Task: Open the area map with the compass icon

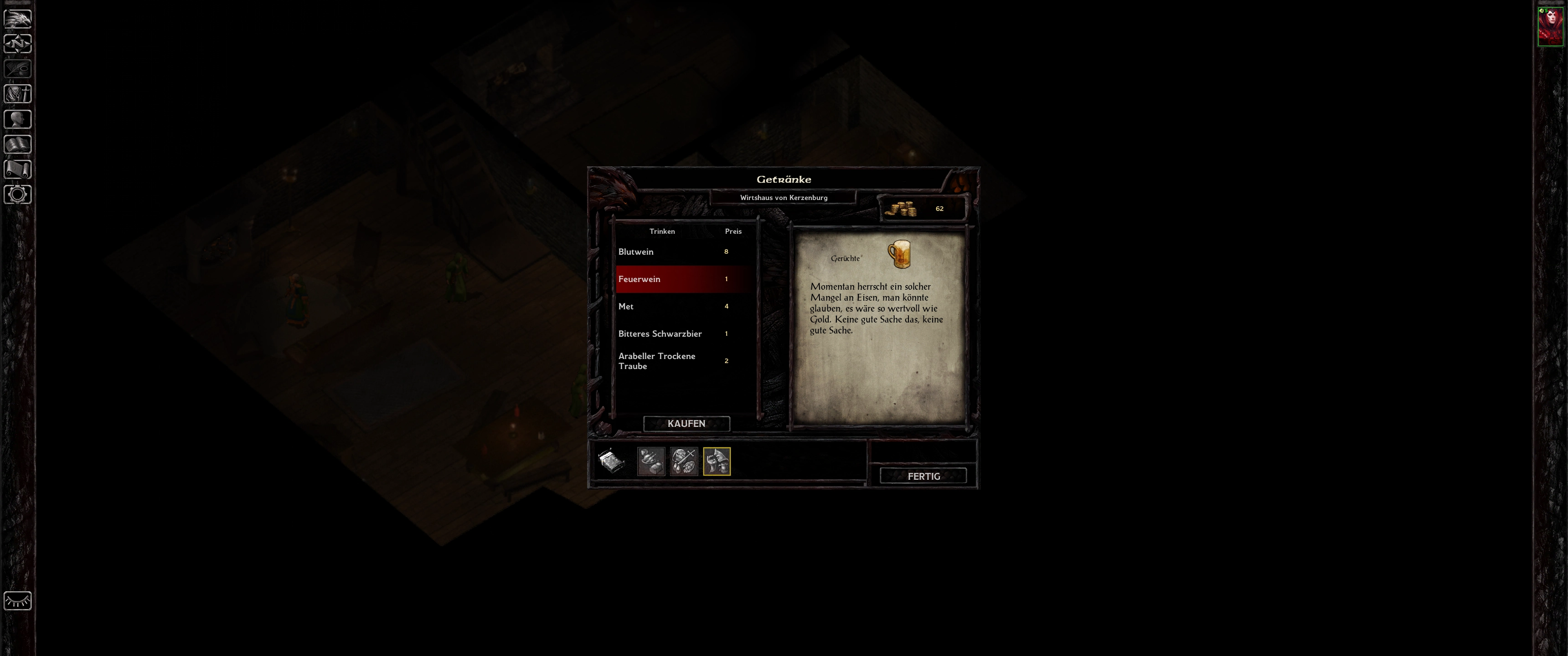Action: click(18, 44)
